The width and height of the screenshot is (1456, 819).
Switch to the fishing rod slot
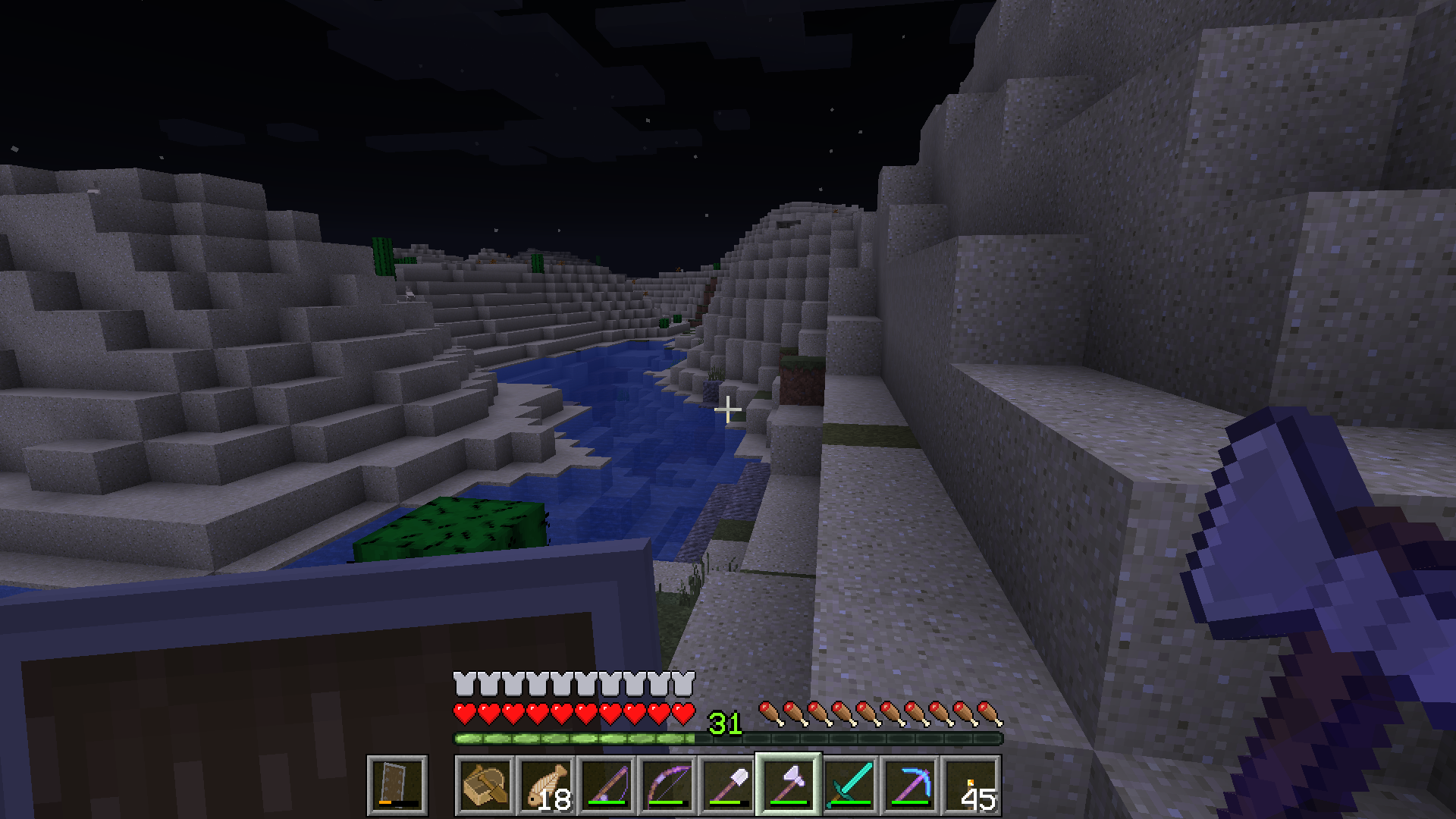tap(607, 785)
